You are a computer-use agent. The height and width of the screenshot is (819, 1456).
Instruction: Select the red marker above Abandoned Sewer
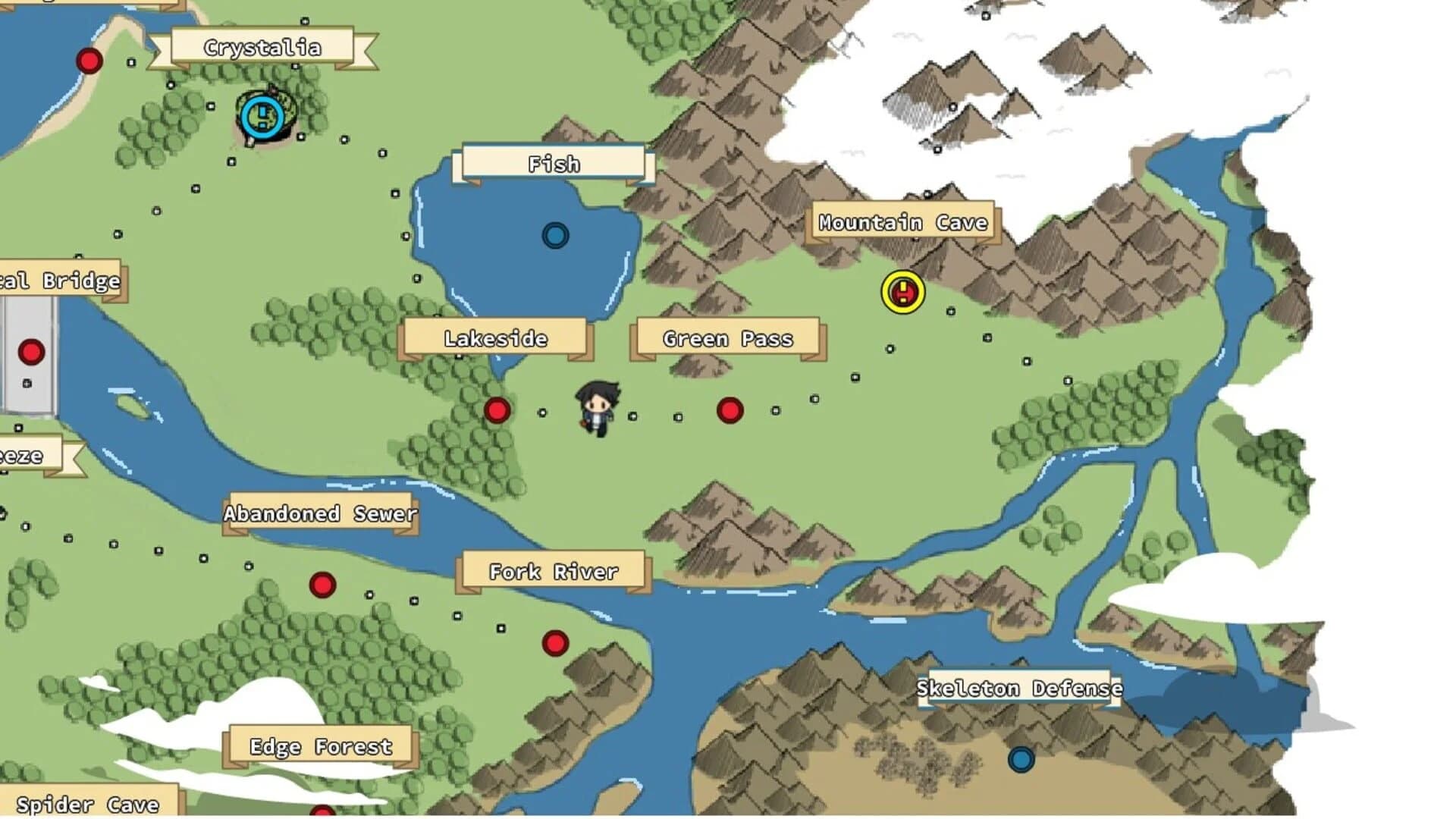[x=322, y=583]
